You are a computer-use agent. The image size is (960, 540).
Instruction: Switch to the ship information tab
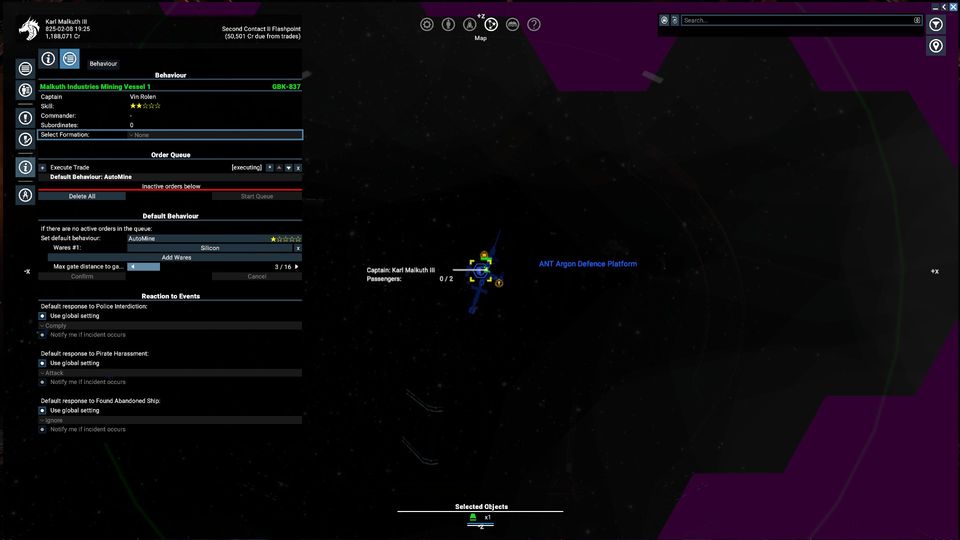coord(47,60)
